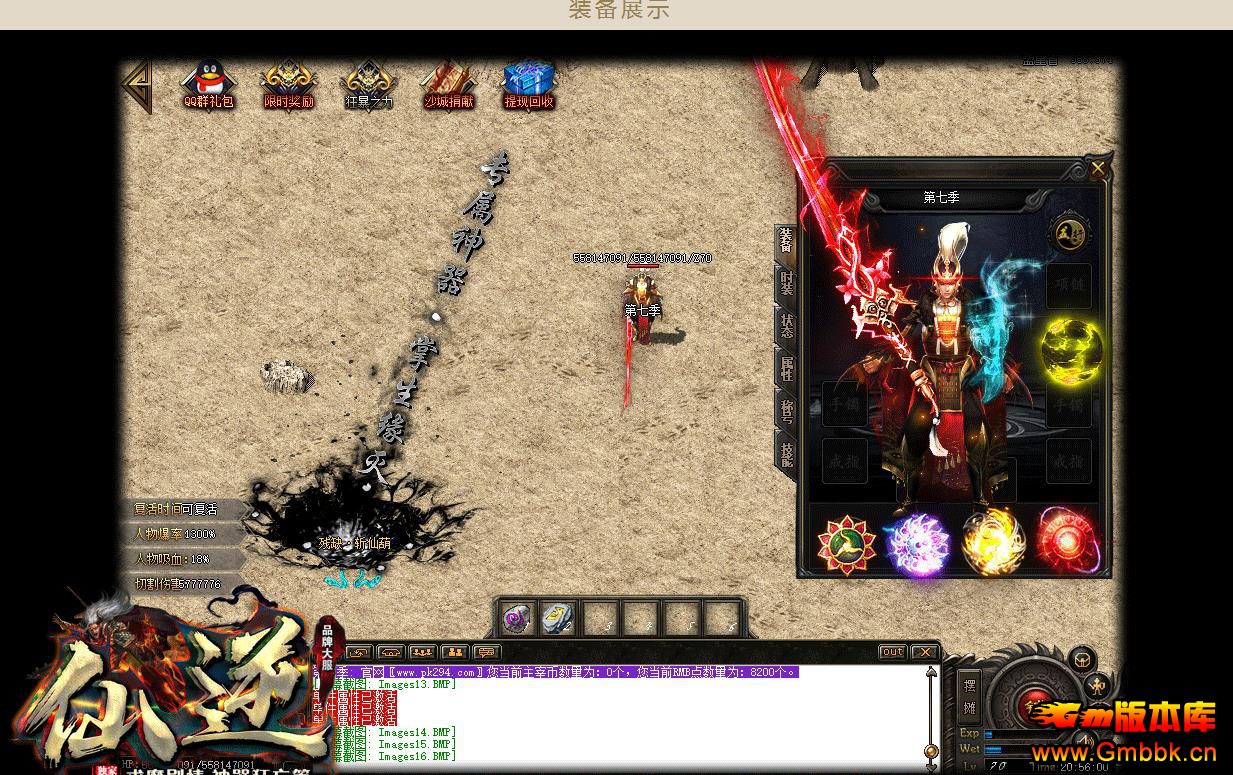Select the red-petaled green flower emblem slot
Image resolution: width=1233 pixels, height=775 pixels.
click(846, 544)
